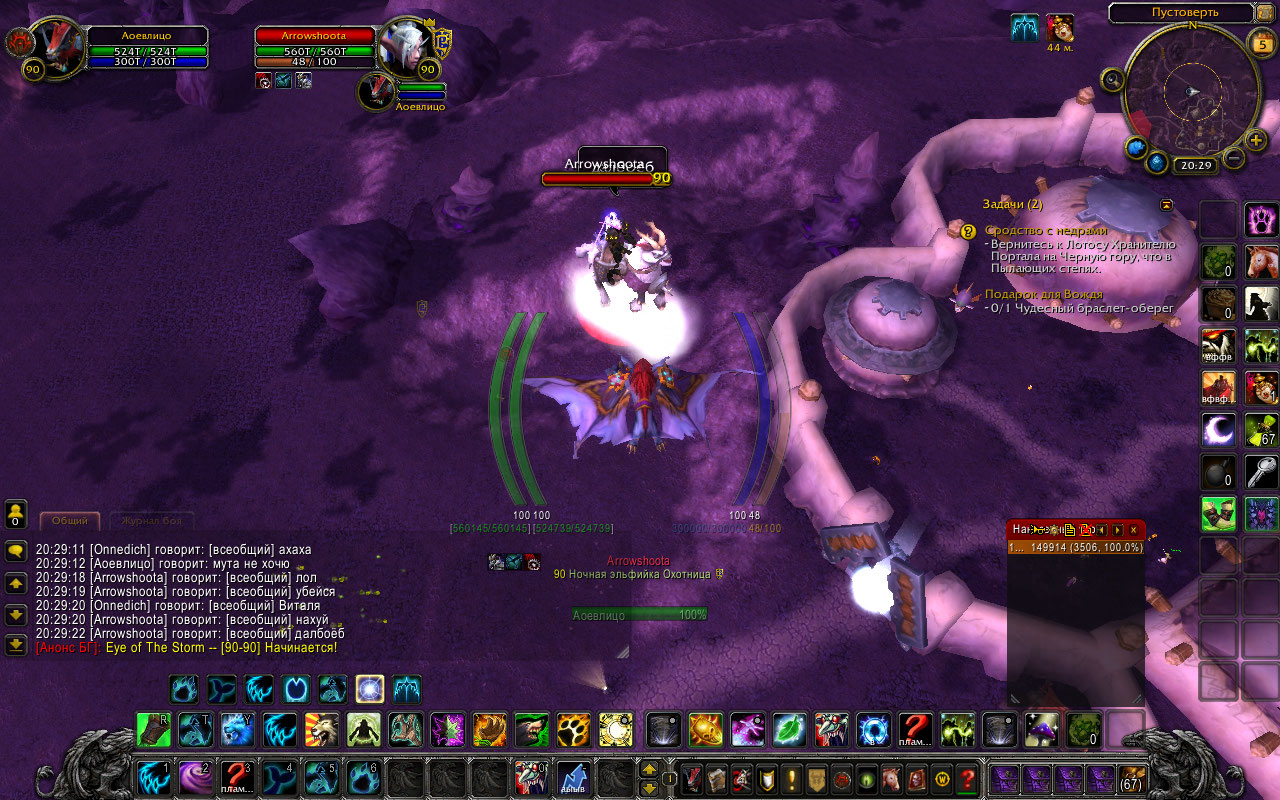1280x800 pixels.
Task: Close the damage meter window
Action: [1133, 529]
